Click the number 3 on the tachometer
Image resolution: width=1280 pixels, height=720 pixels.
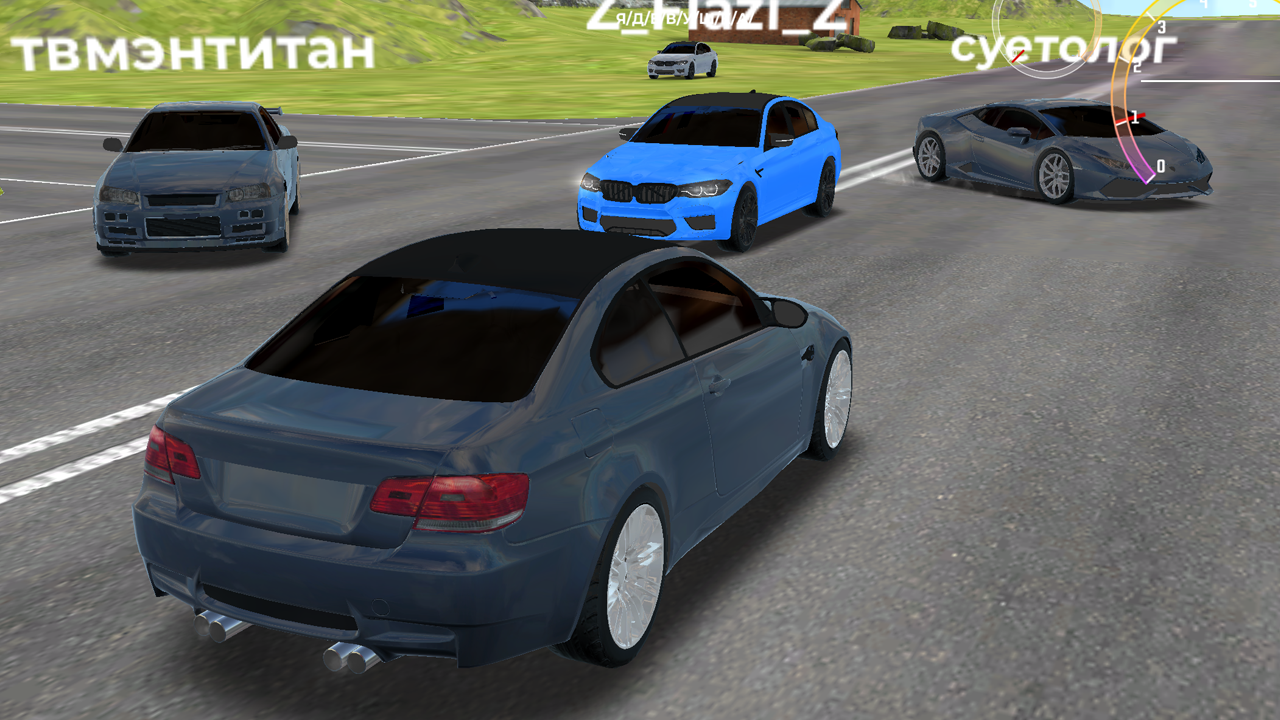(1161, 28)
